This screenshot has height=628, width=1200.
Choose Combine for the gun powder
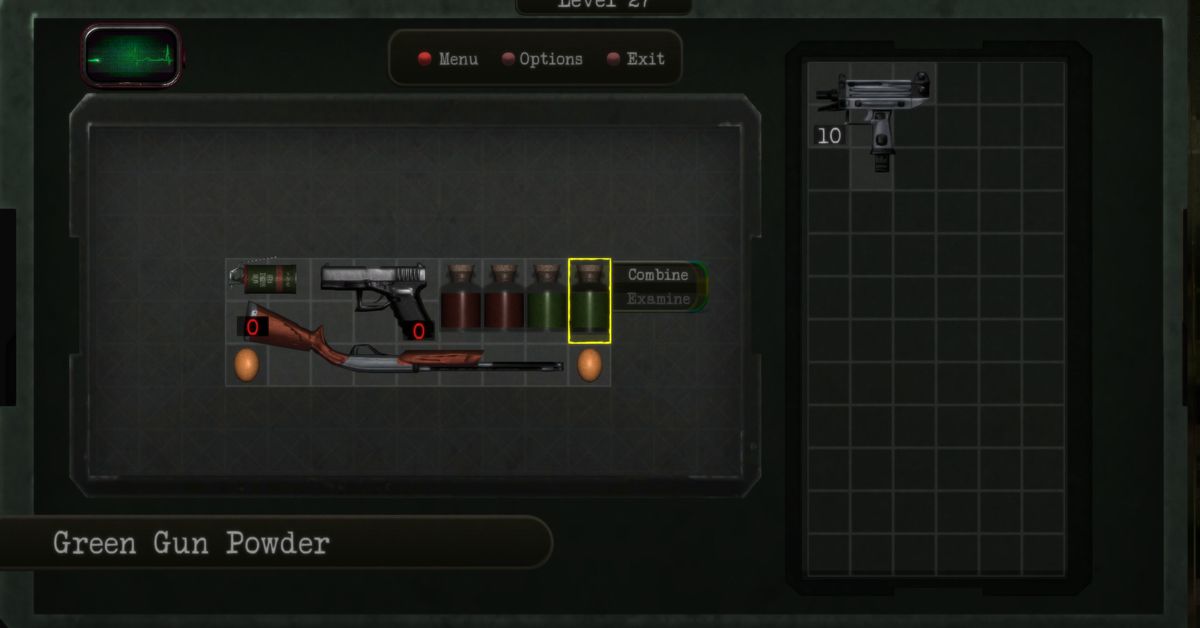pyautogui.click(x=657, y=275)
